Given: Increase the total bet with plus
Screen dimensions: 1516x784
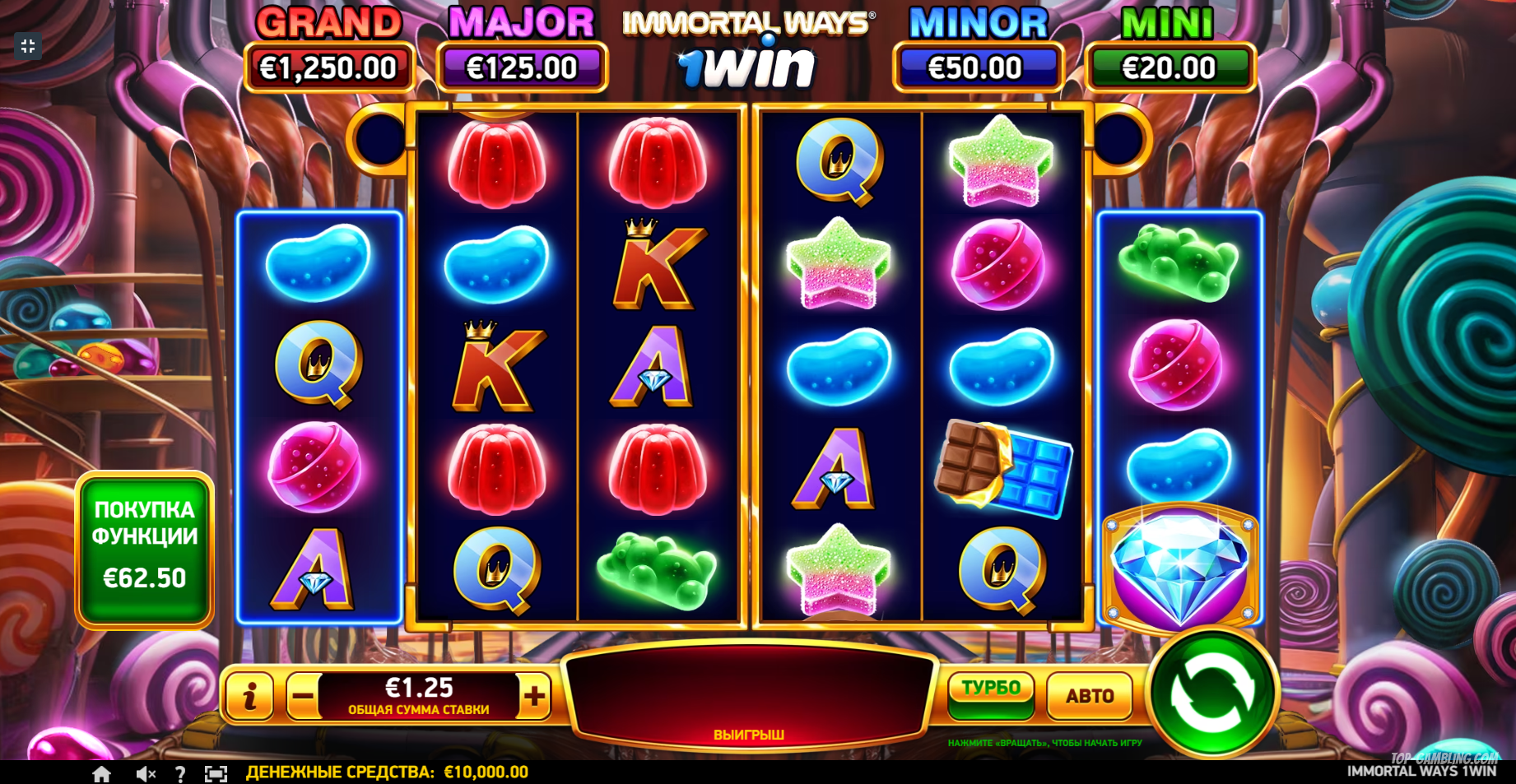Looking at the screenshot, I should tap(535, 696).
